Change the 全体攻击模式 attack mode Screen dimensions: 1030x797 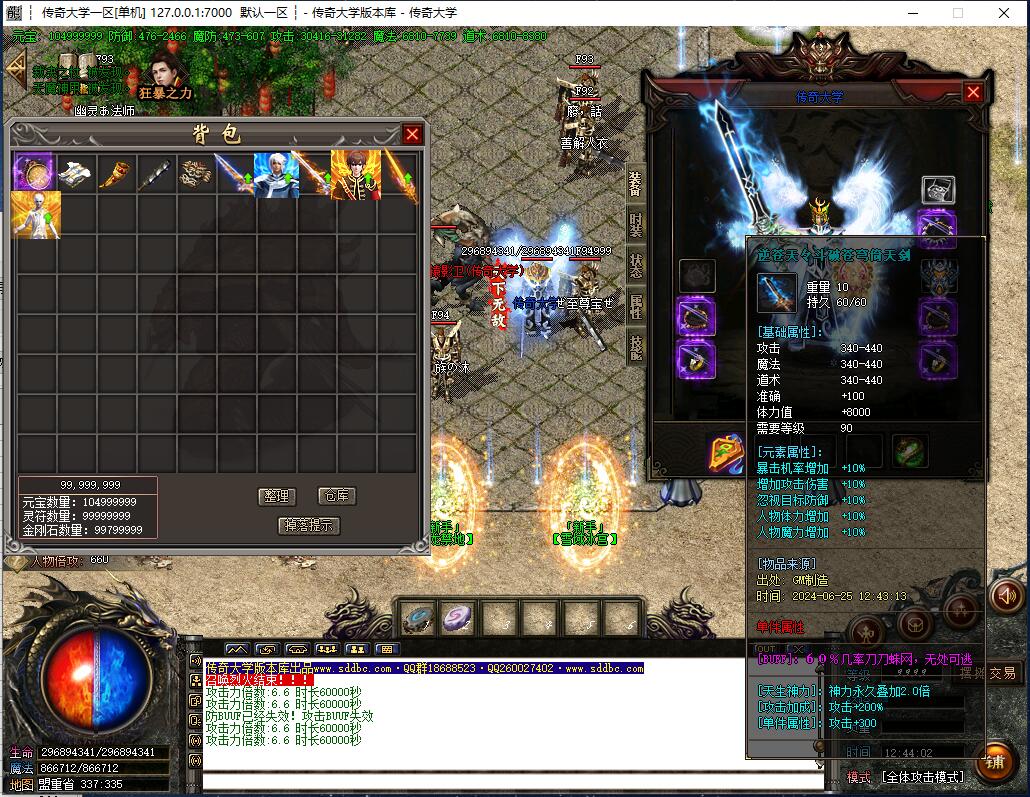click(x=920, y=777)
